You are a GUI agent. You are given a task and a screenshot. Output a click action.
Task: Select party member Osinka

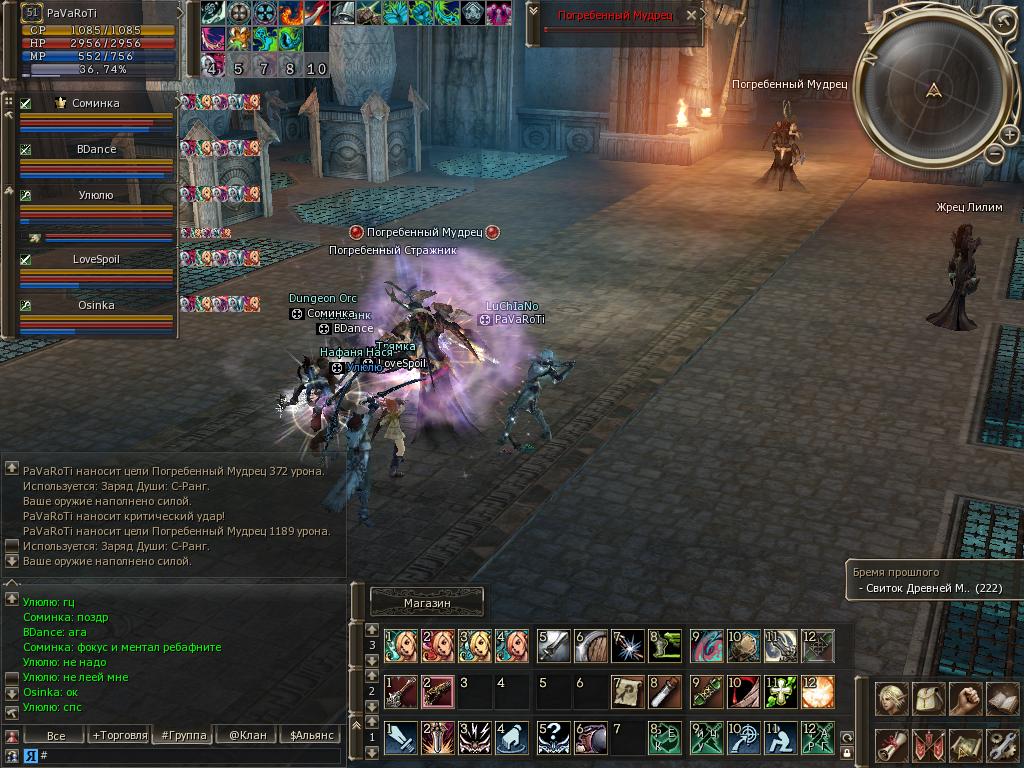pos(96,305)
